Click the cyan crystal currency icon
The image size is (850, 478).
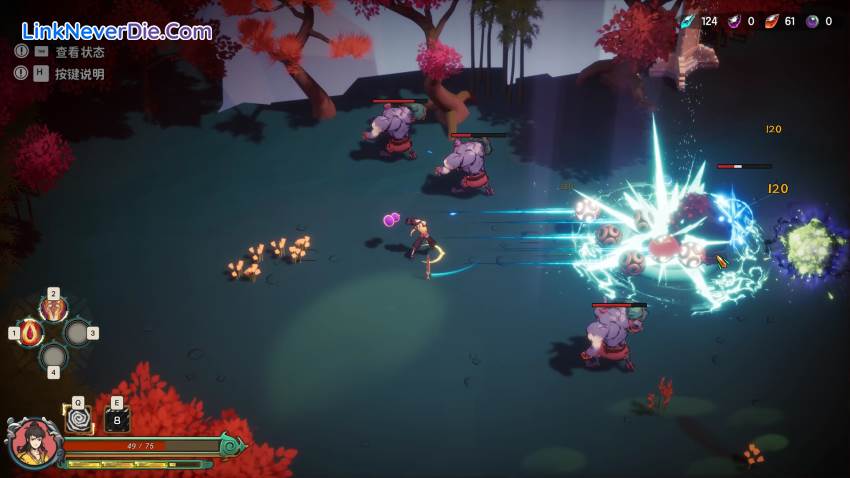click(x=688, y=21)
